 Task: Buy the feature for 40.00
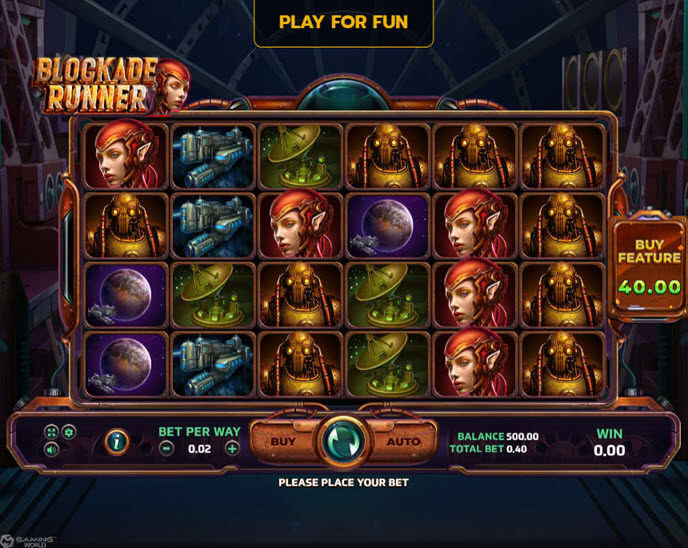[649, 266]
